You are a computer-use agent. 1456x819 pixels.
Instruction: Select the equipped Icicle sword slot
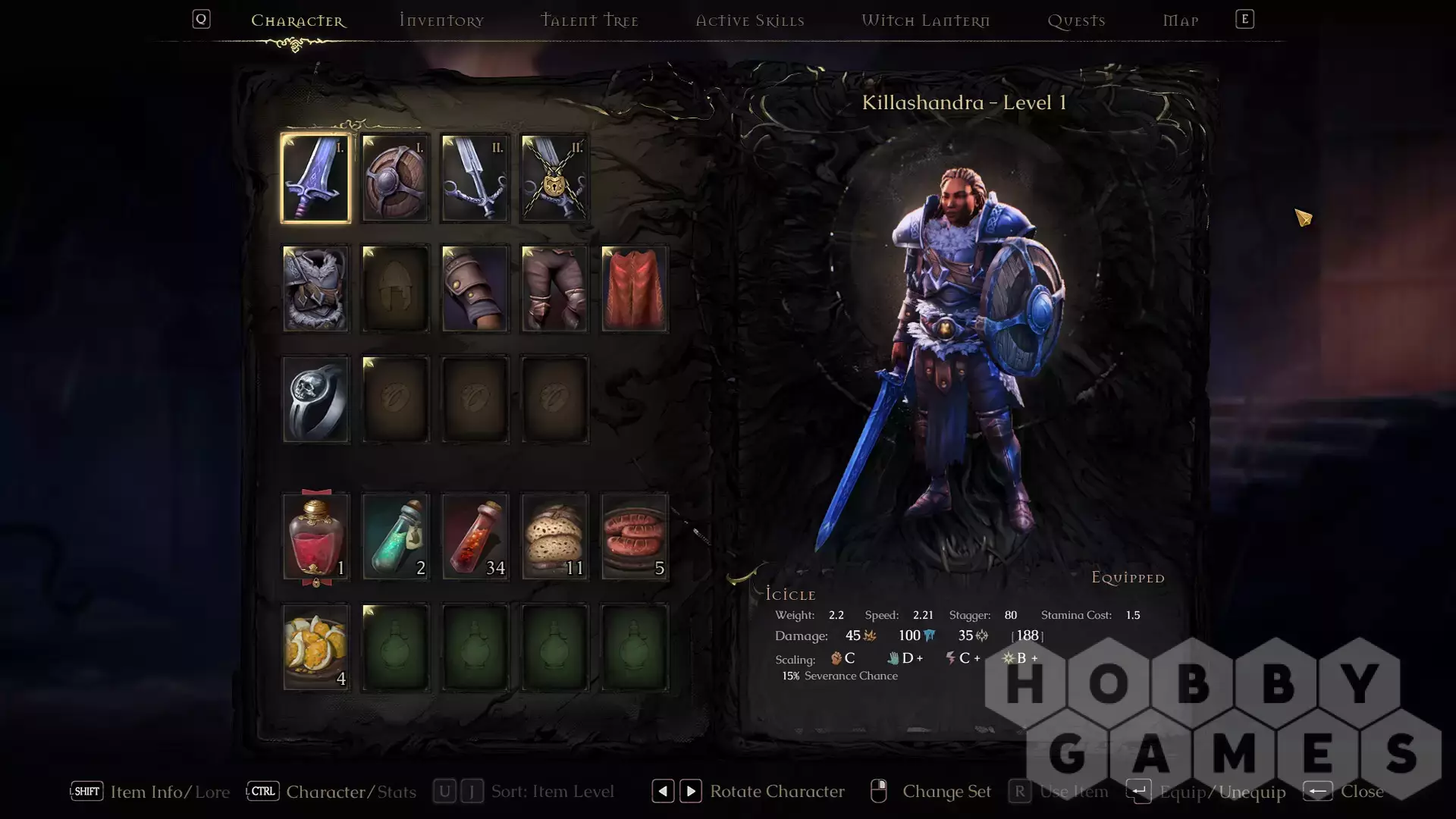coord(315,178)
